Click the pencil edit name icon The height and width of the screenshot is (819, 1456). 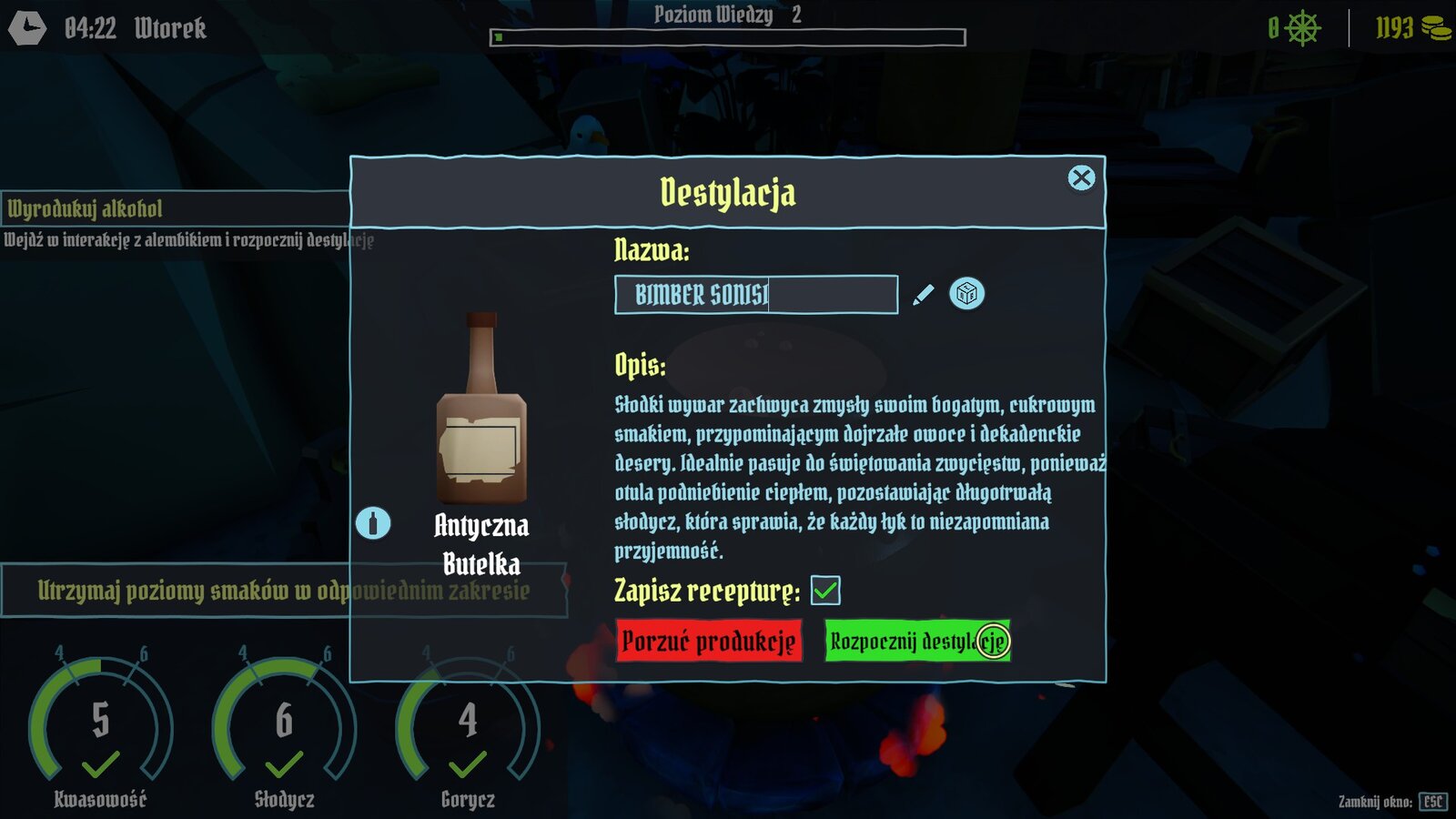pyautogui.click(x=923, y=295)
